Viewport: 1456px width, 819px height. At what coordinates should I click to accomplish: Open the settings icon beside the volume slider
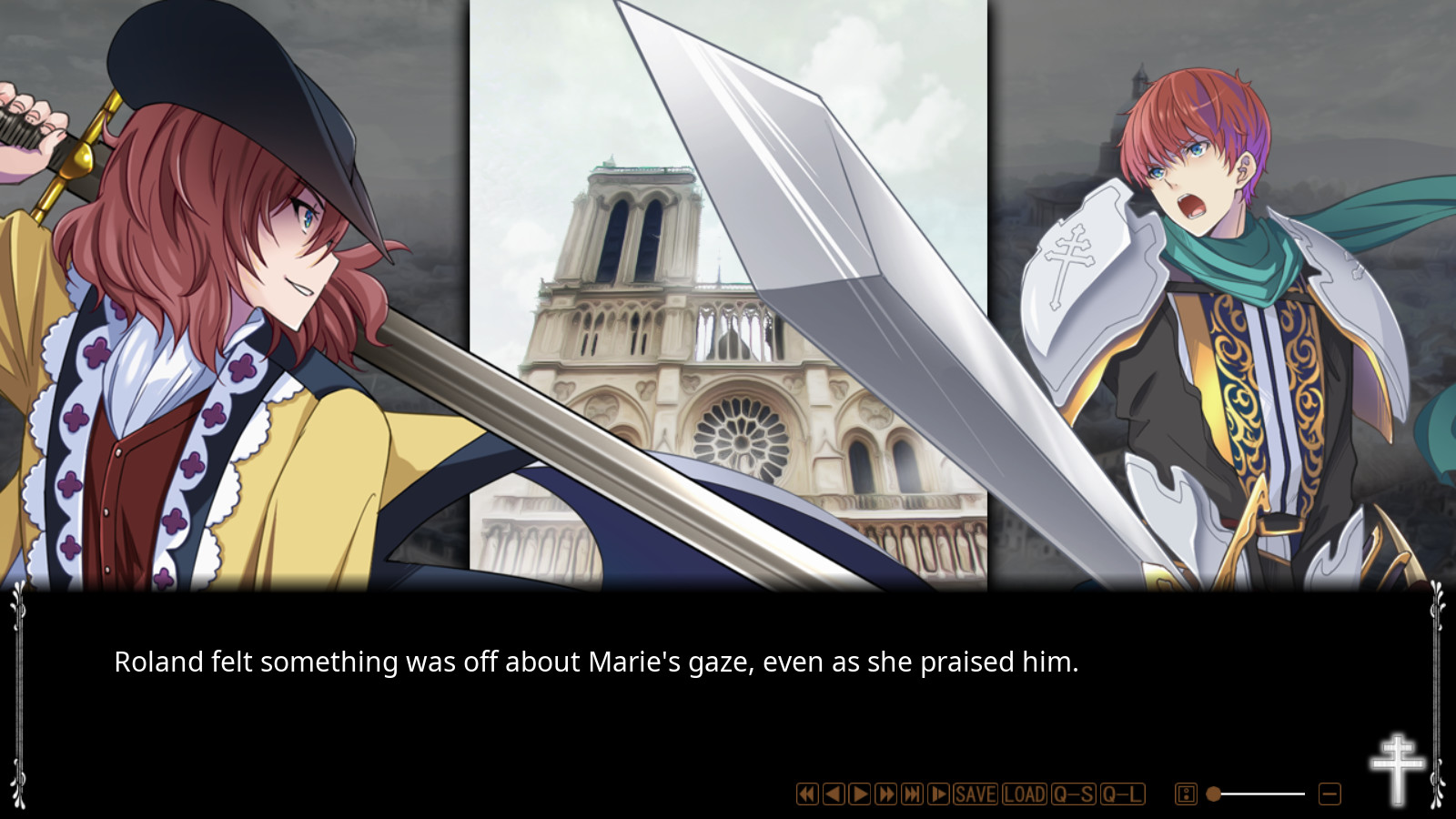click(x=1186, y=794)
